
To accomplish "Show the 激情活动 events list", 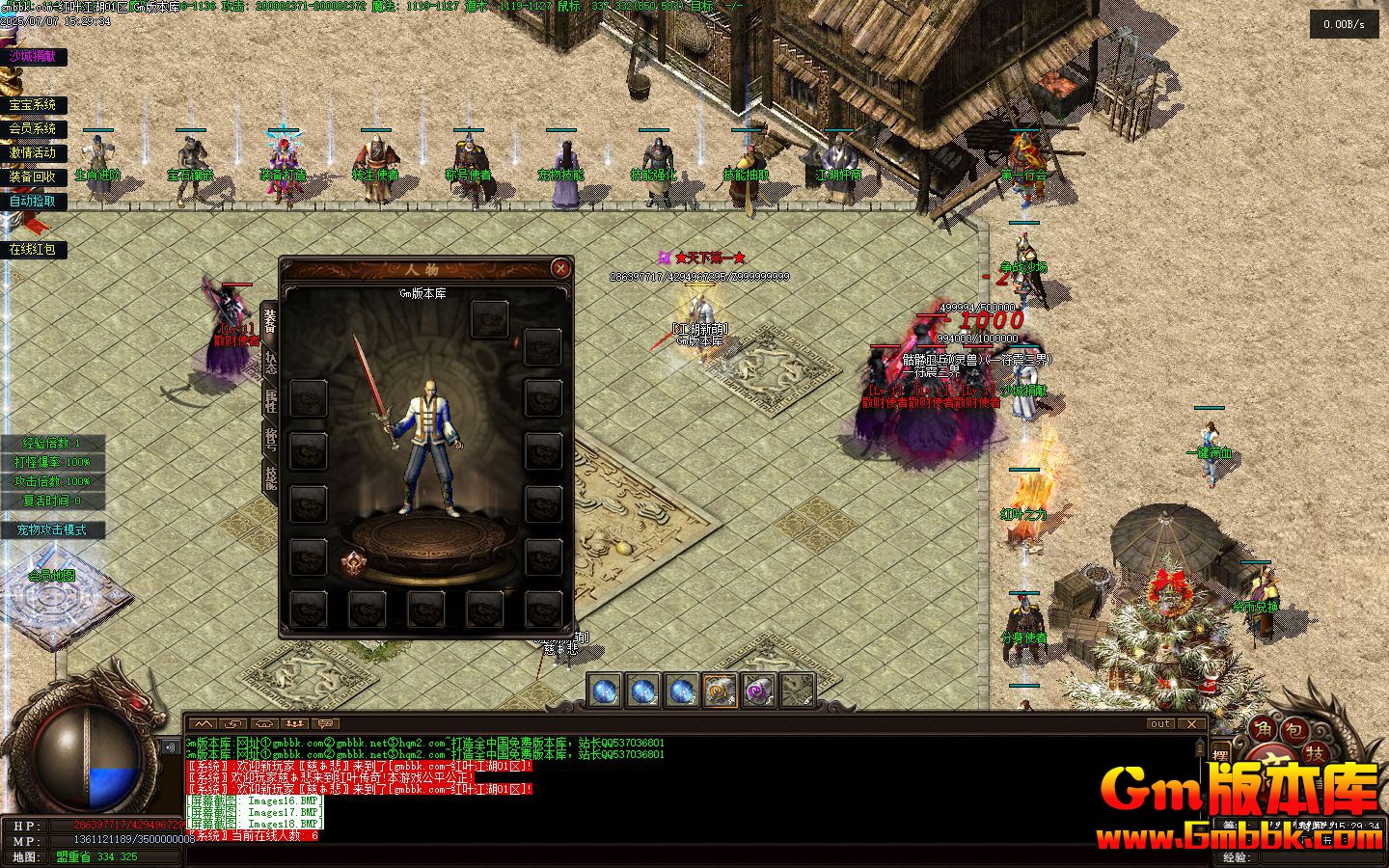I will [x=33, y=152].
